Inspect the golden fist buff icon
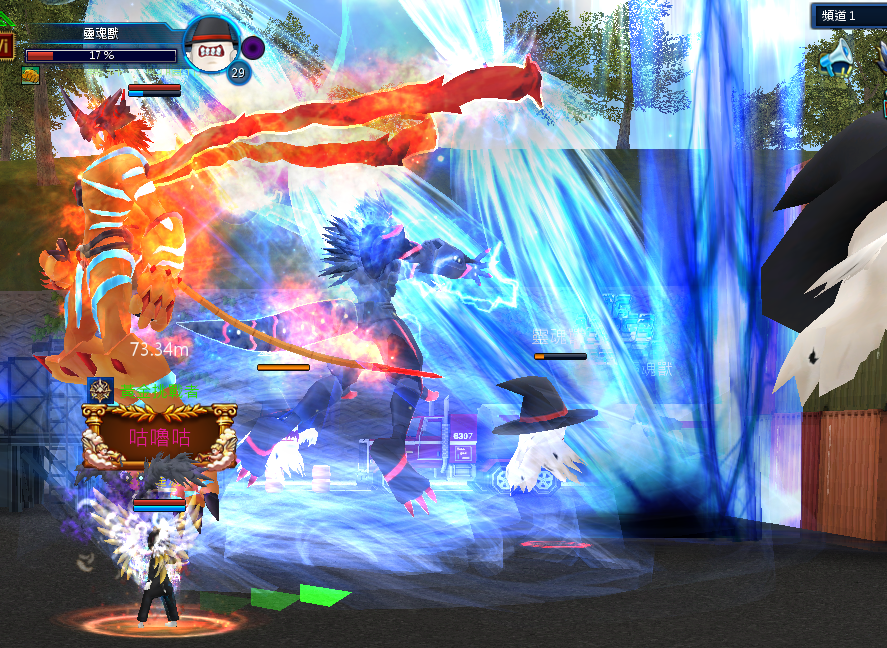 (30, 75)
